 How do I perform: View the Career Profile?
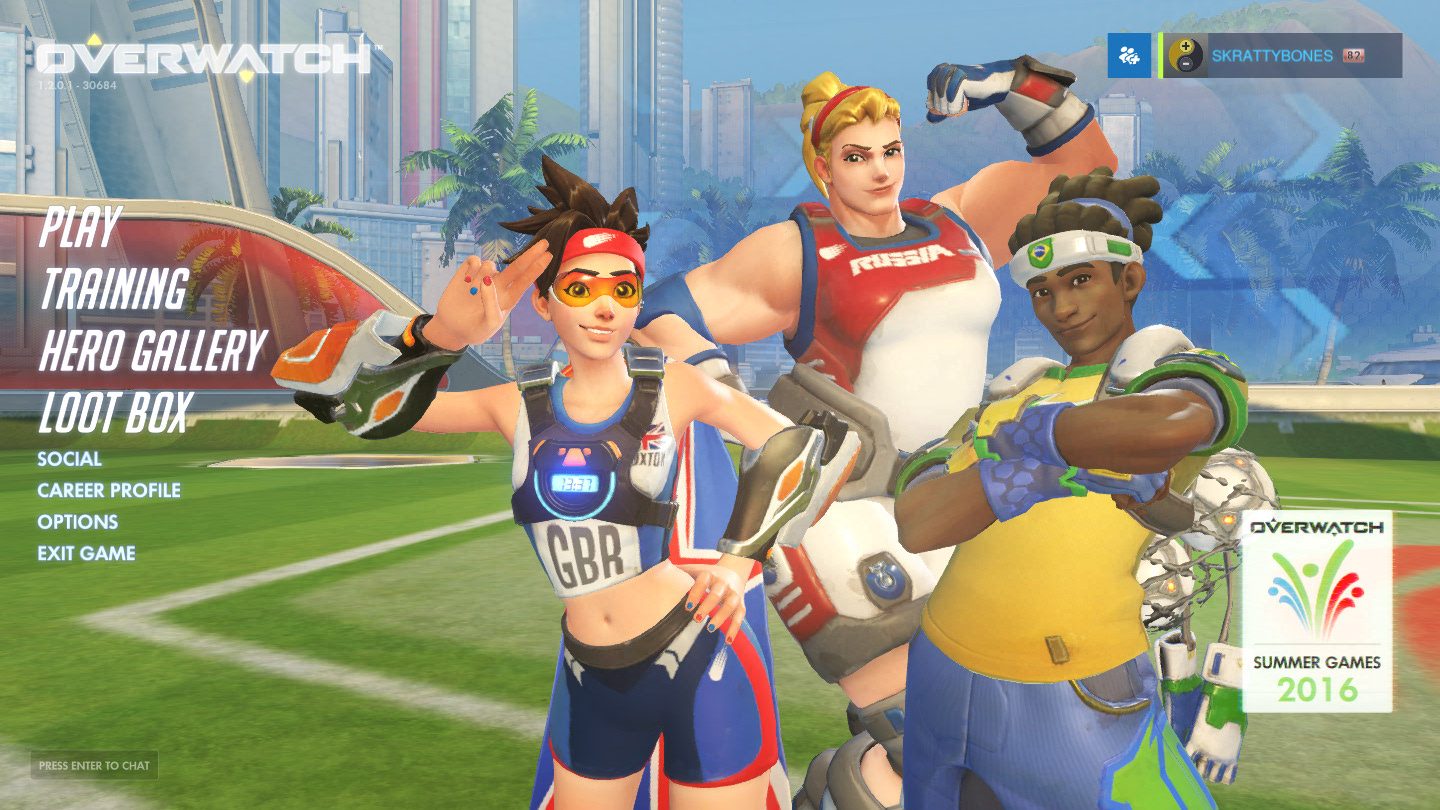(109, 490)
